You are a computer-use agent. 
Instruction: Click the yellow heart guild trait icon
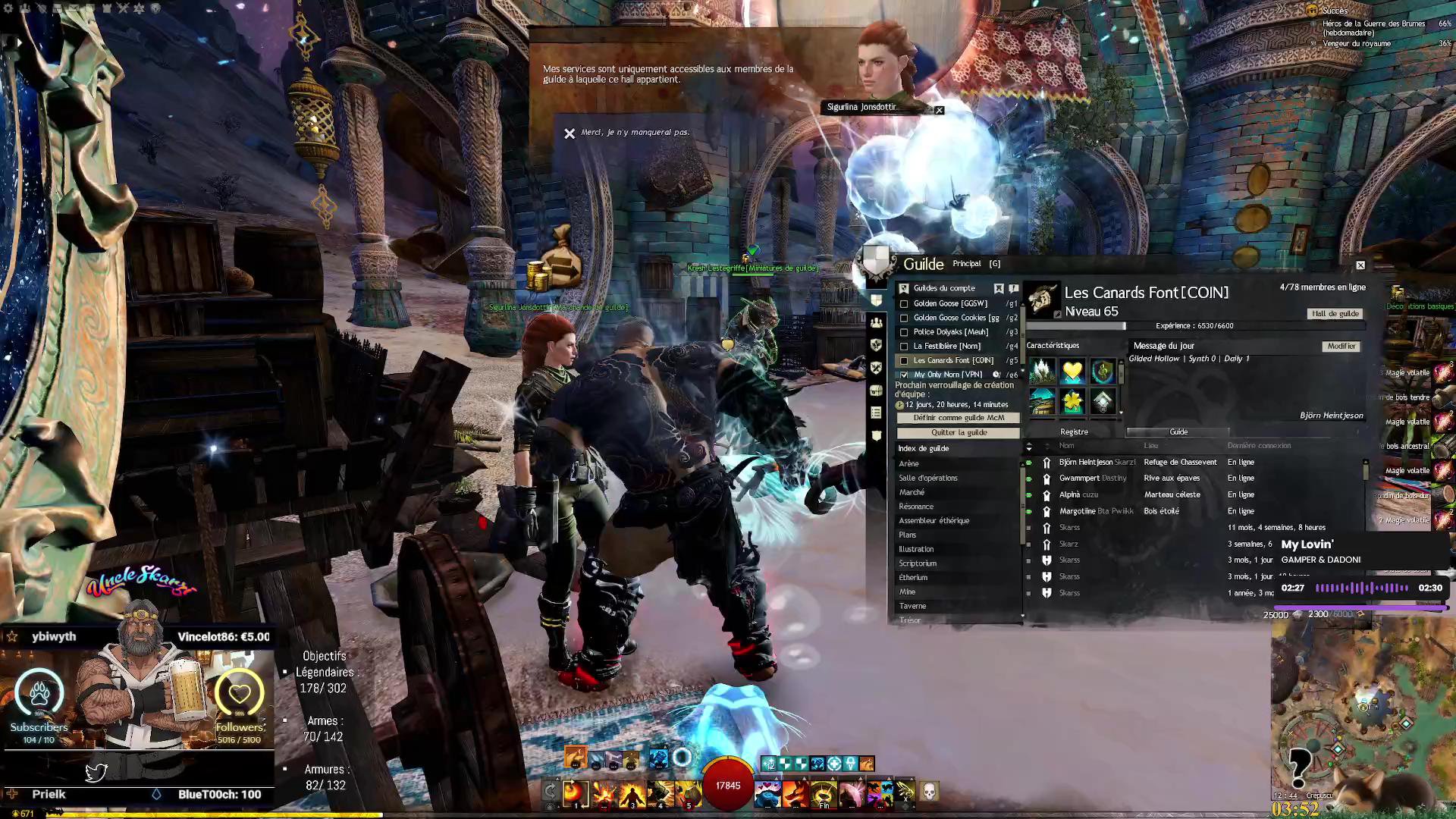pos(1072,372)
